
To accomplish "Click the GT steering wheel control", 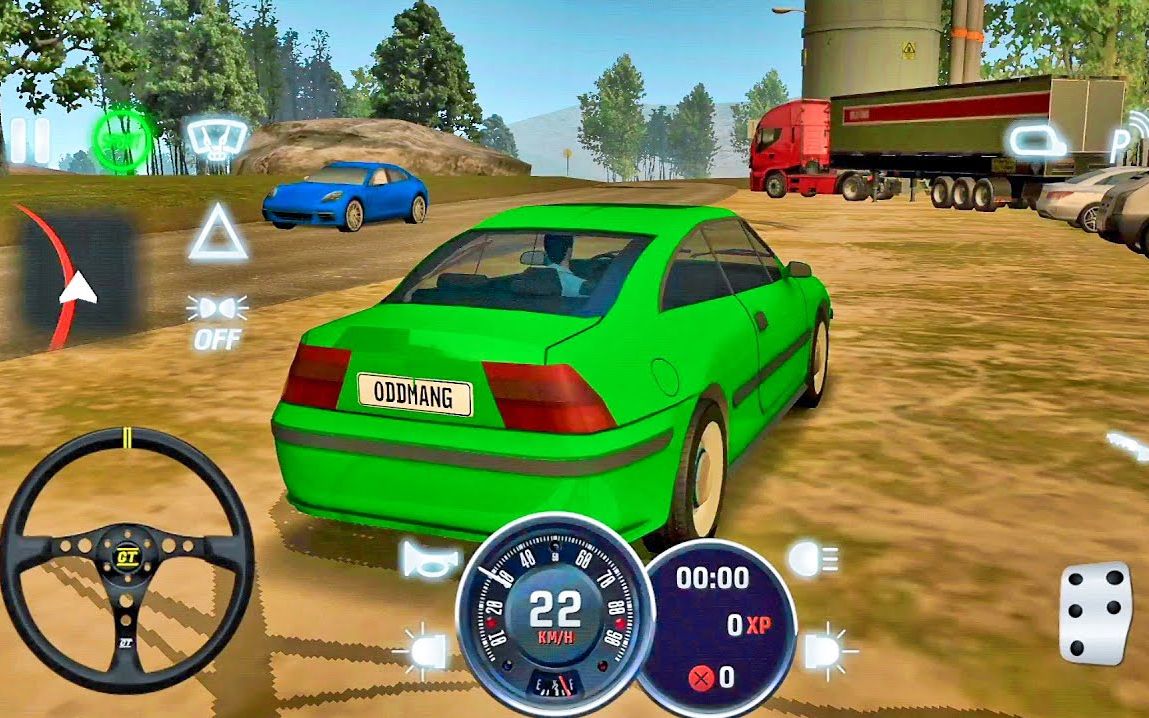I will pyautogui.click(x=126, y=559).
